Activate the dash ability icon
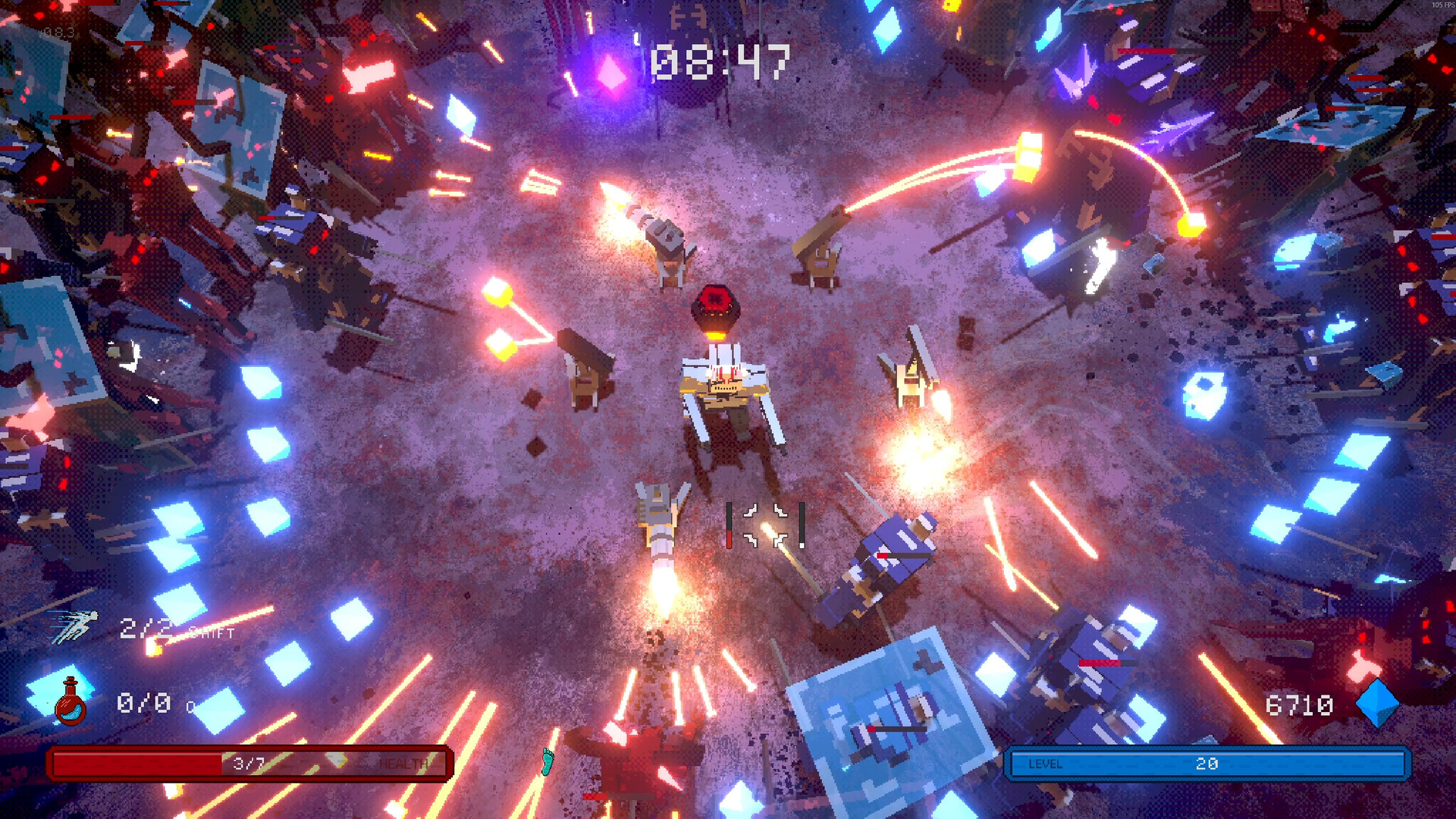 74,626
